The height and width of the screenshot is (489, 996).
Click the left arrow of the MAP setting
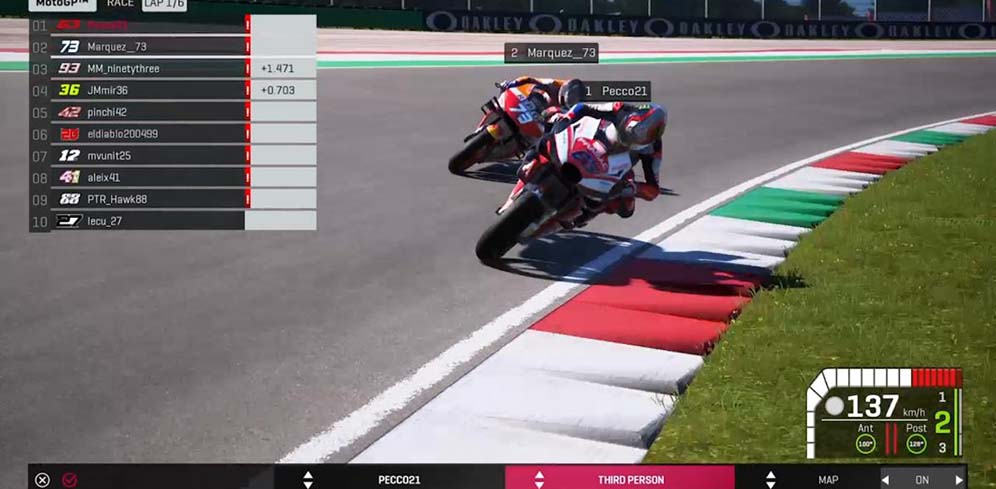[885, 480]
